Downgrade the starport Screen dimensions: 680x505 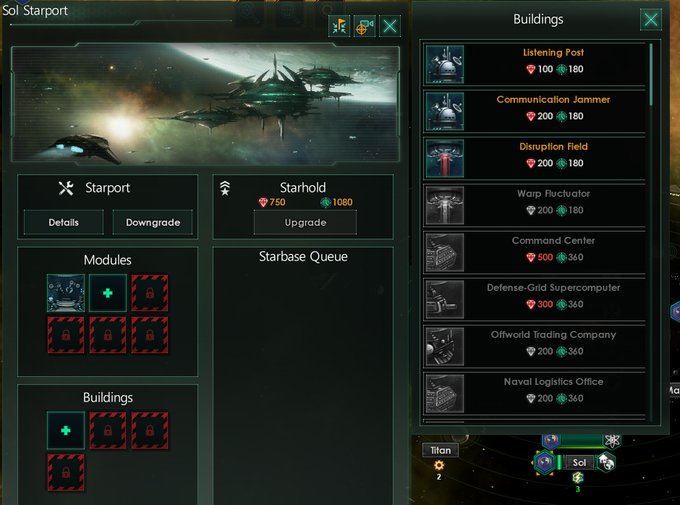tap(153, 222)
